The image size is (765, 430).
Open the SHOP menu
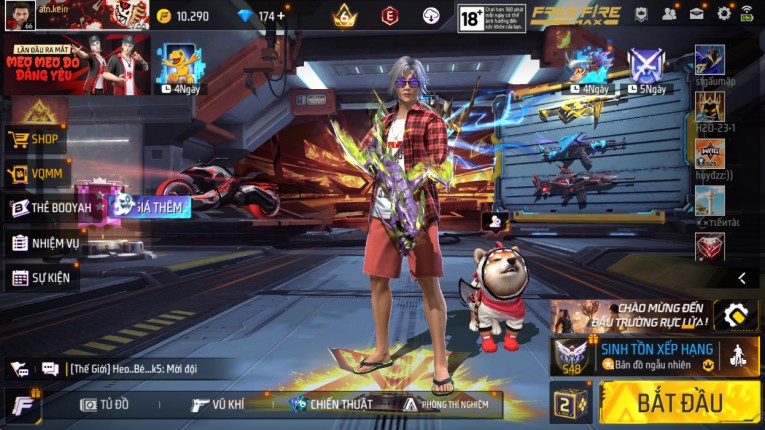click(37, 139)
